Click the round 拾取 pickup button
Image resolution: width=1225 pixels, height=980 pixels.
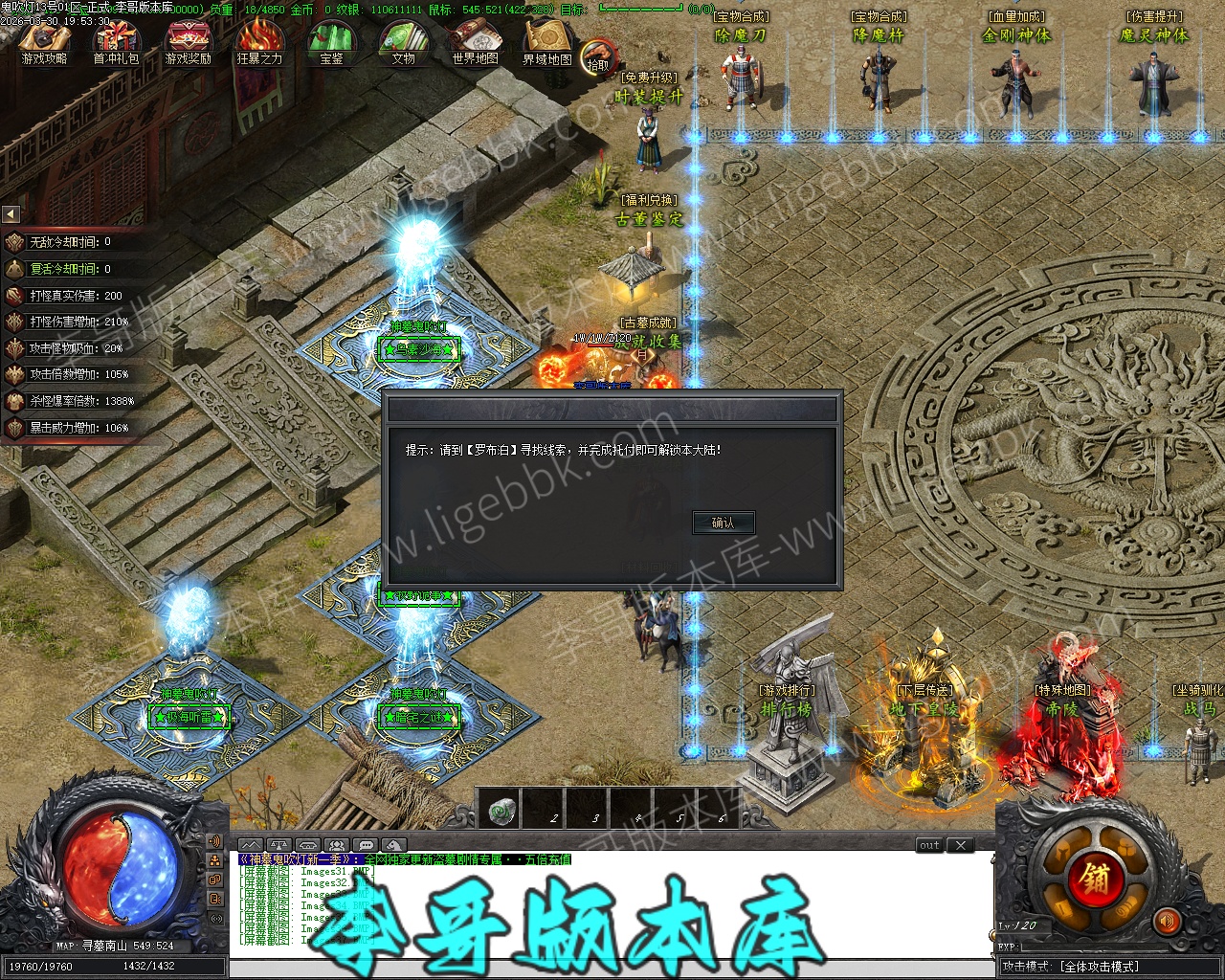(598, 57)
